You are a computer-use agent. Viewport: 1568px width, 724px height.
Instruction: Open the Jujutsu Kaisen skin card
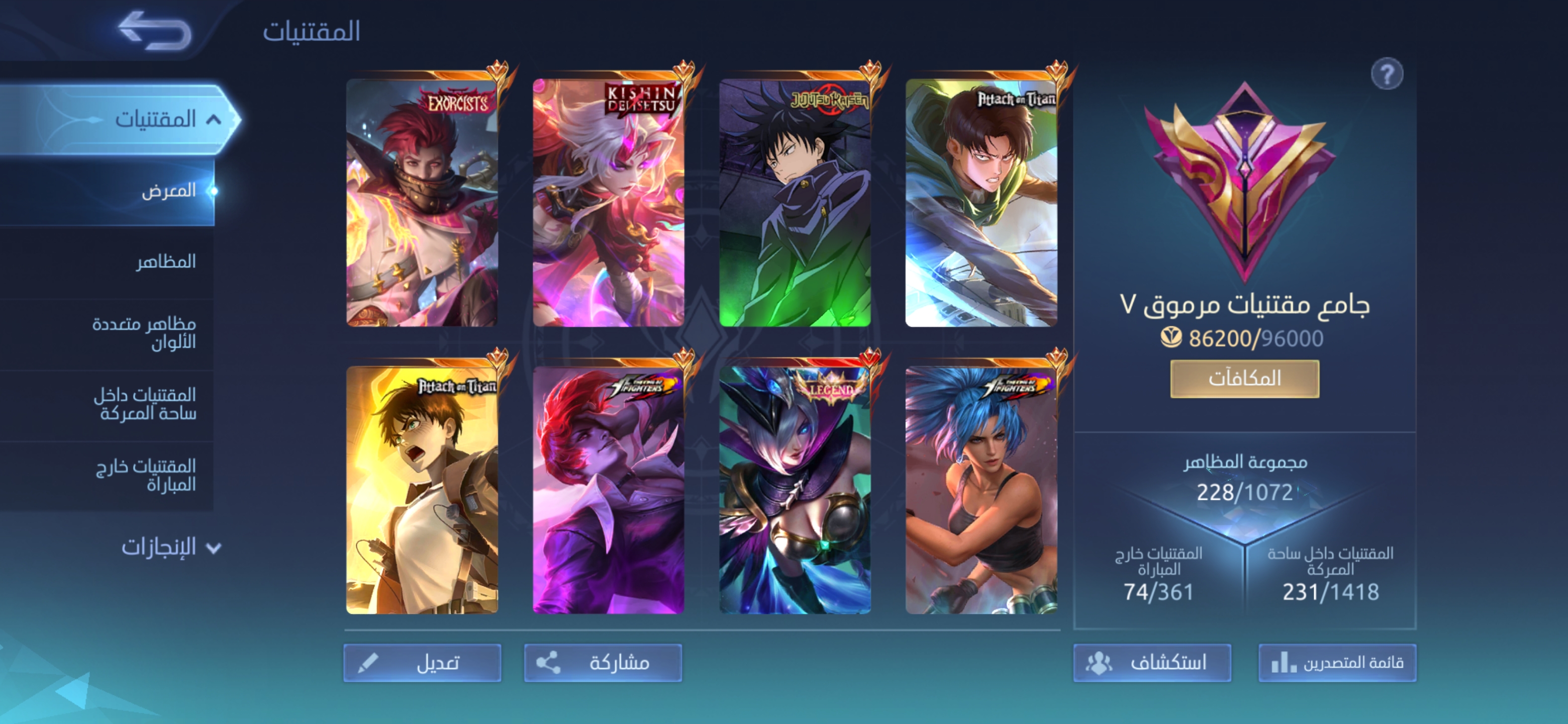point(795,202)
